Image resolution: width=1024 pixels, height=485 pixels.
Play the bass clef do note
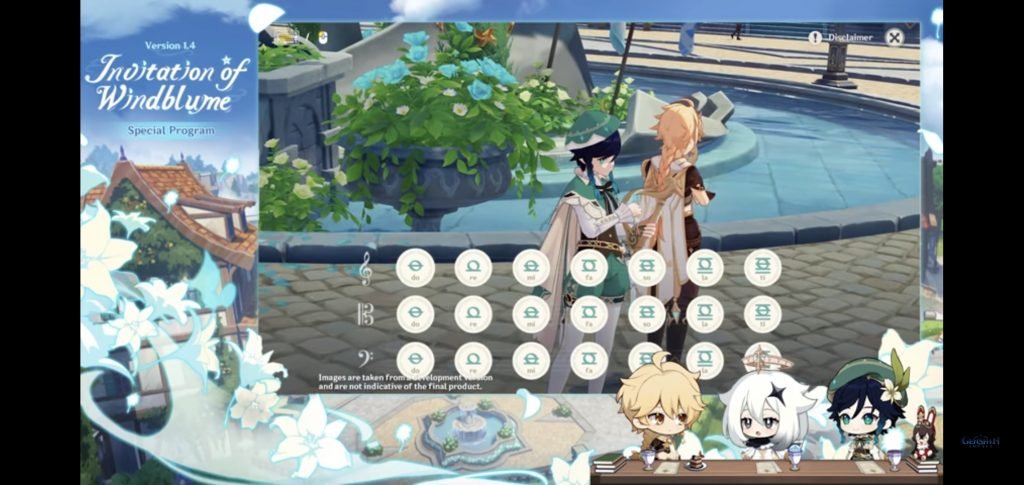coord(415,360)
